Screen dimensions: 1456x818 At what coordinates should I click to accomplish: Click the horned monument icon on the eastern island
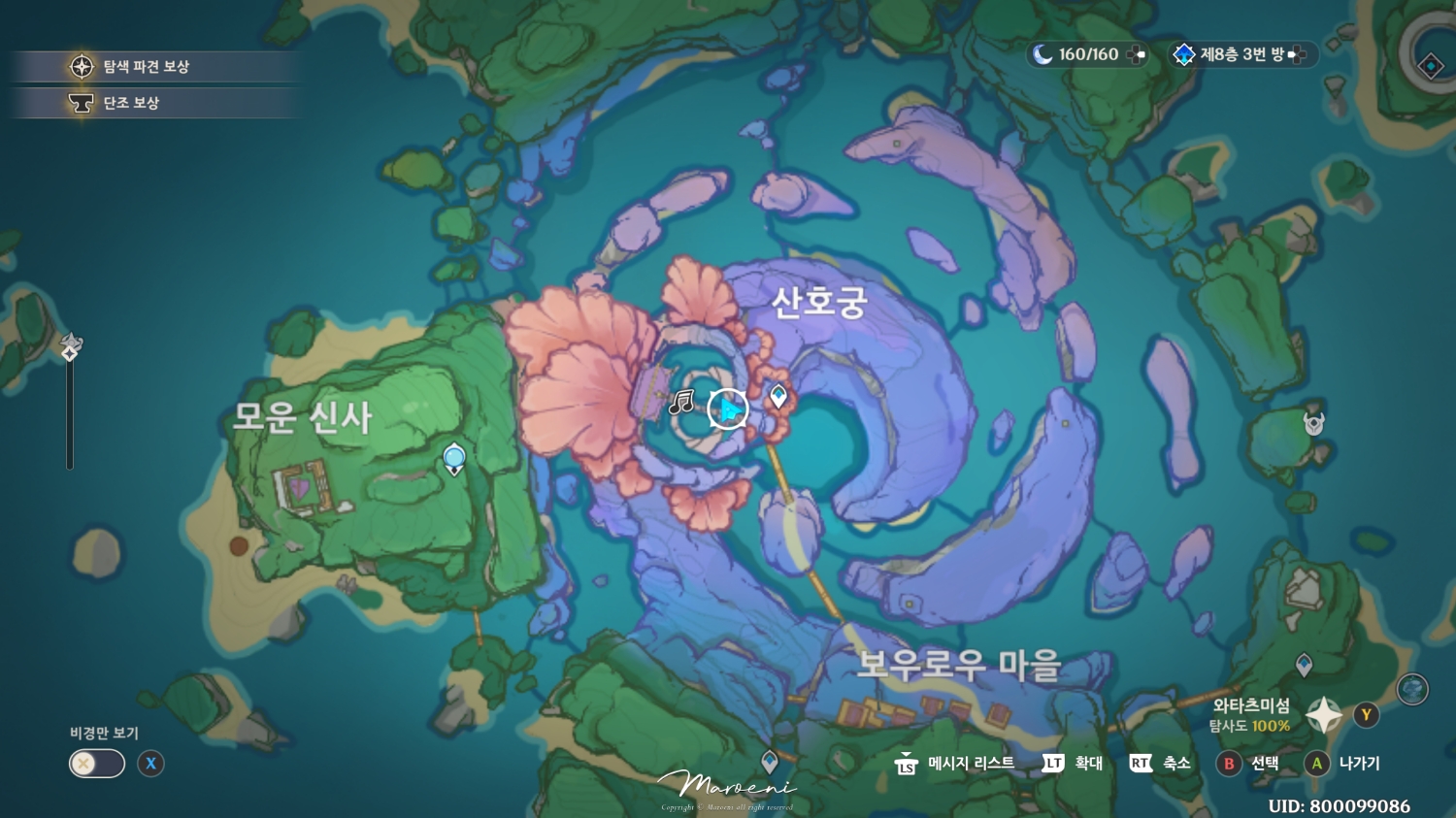pyautogui.click(x=1313, y=425)
